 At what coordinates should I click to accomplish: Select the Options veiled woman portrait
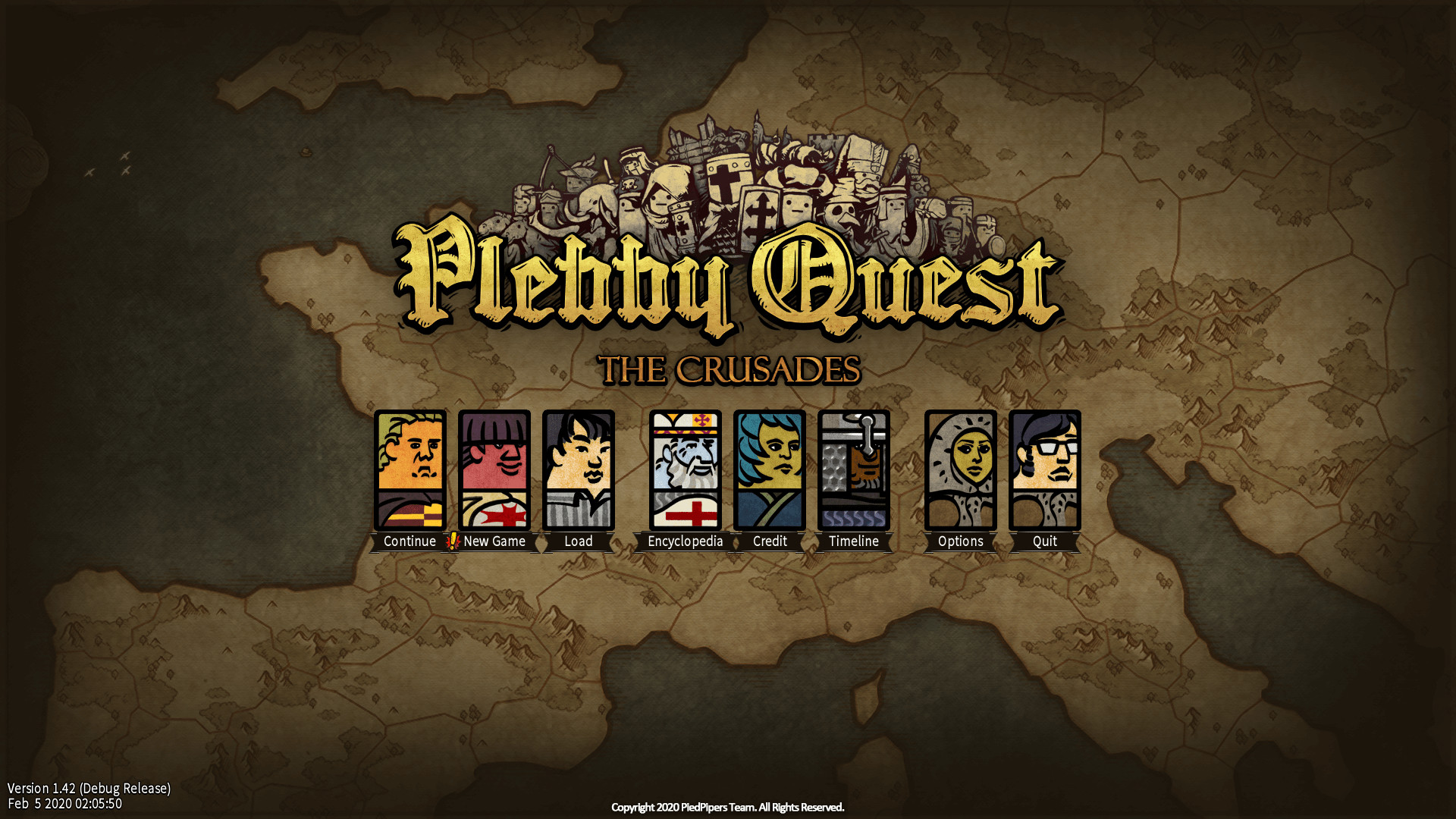(961, 470)
